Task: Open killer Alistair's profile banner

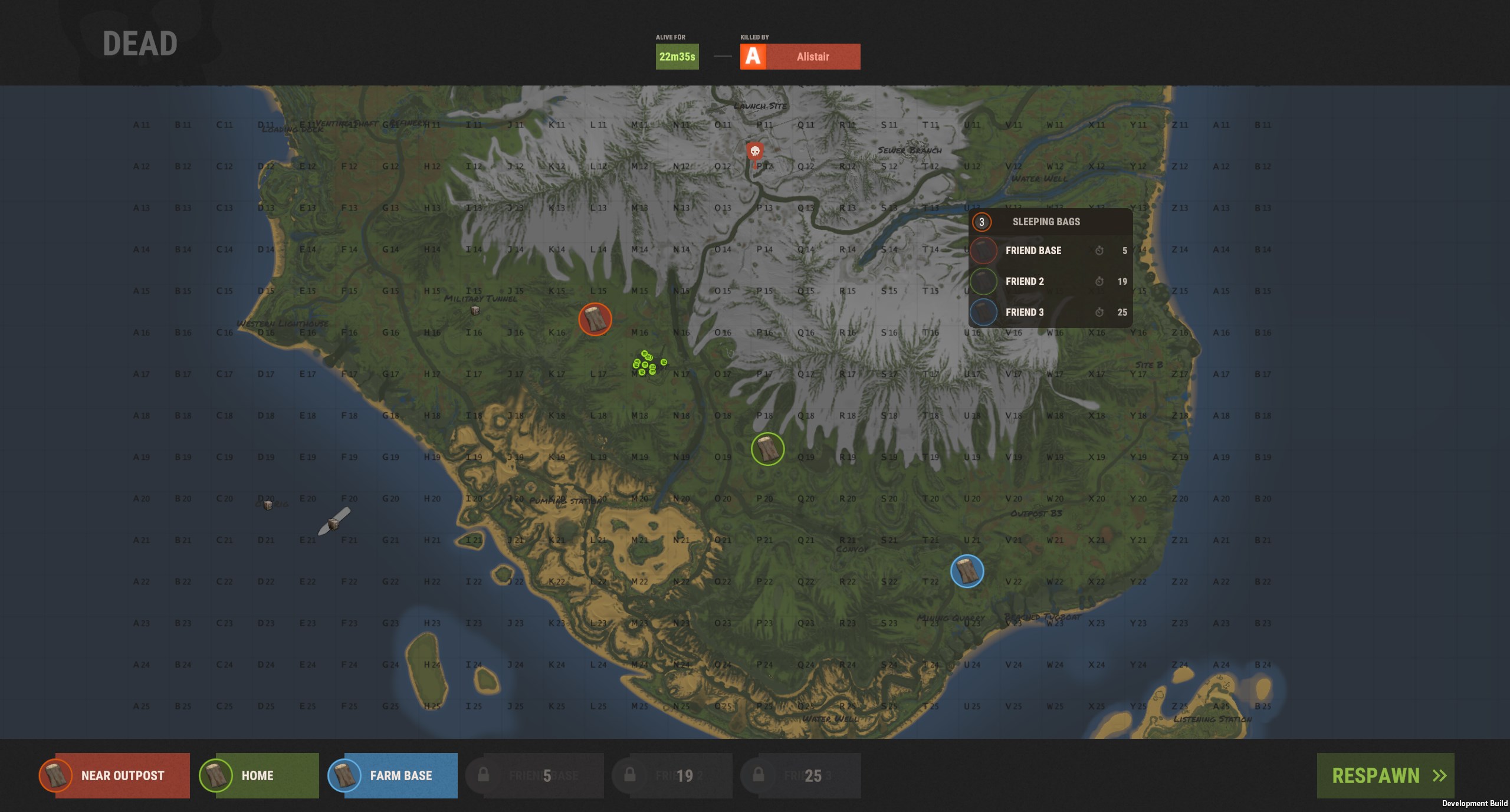Action: tap(800, 57)
